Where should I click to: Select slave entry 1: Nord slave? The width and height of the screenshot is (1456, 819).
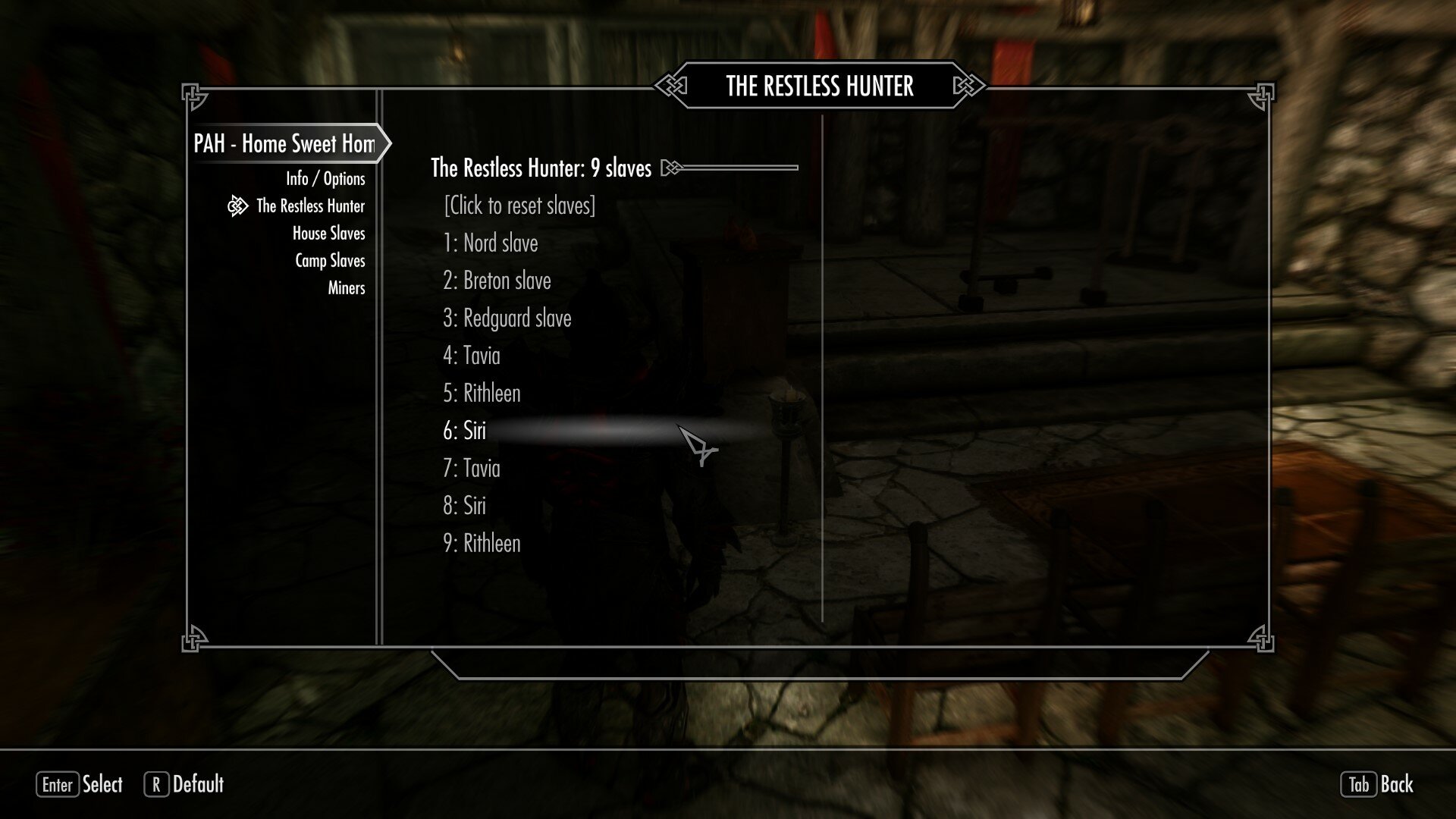(491, 243)
